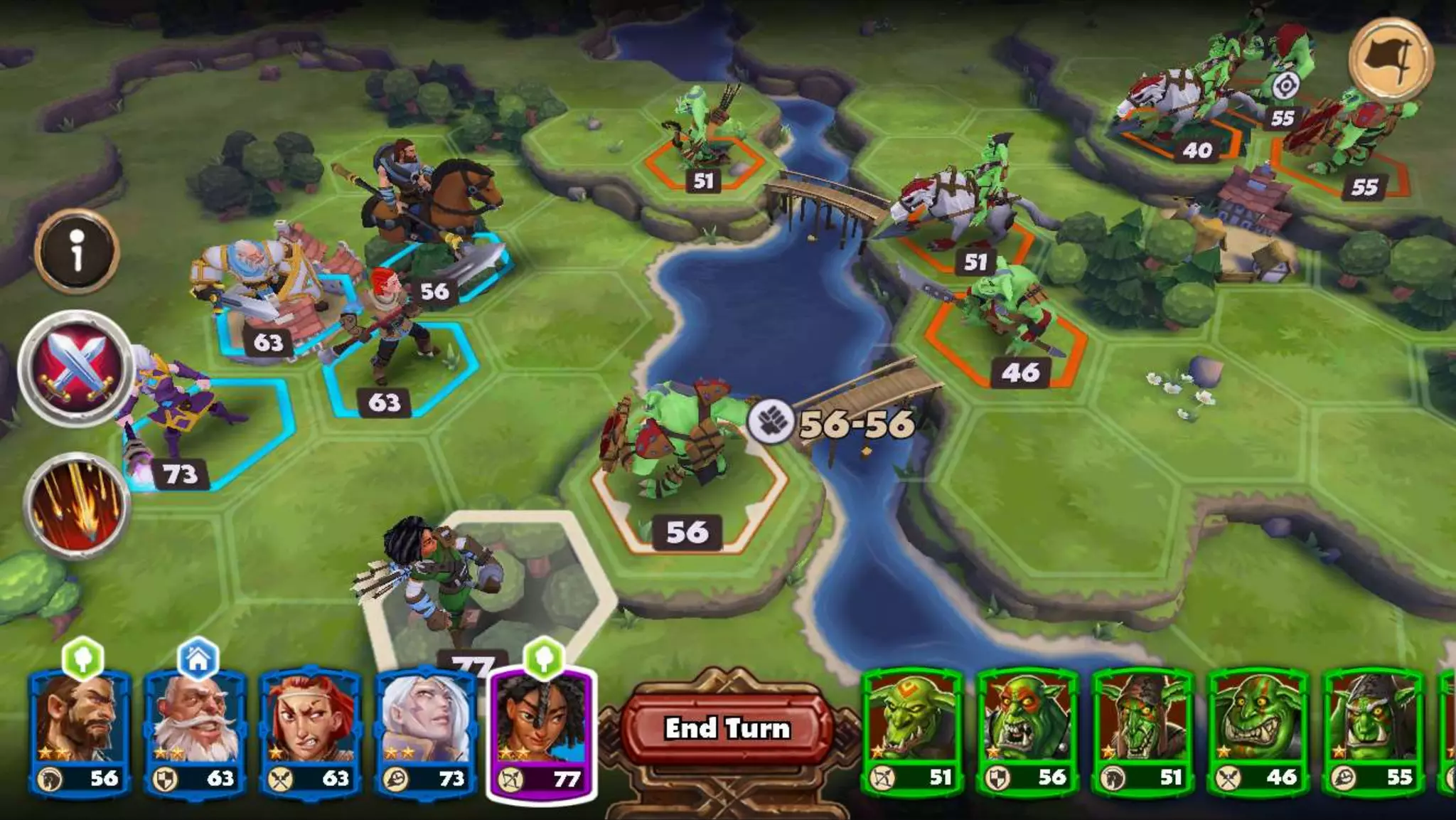
Task: Inspect the helmeted orc card with 55
Action: (1373, 733)
